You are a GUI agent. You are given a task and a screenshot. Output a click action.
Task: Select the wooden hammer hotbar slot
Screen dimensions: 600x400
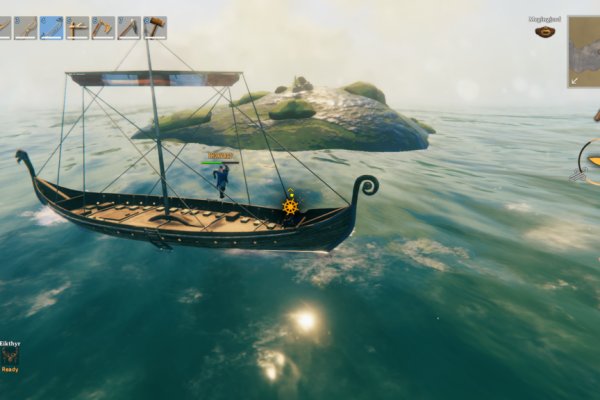155,27
